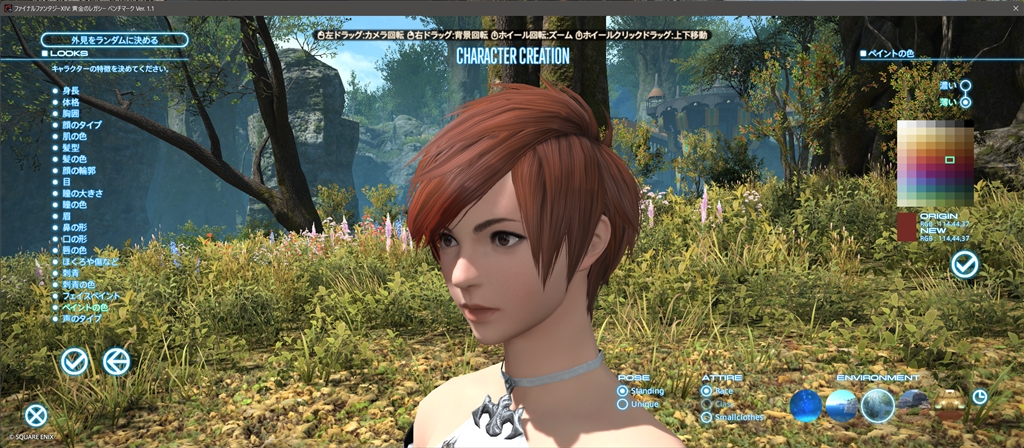The image size is (1024, 448).
Task: Choose the starry night environment thumbnail
Action: (805, 405)
